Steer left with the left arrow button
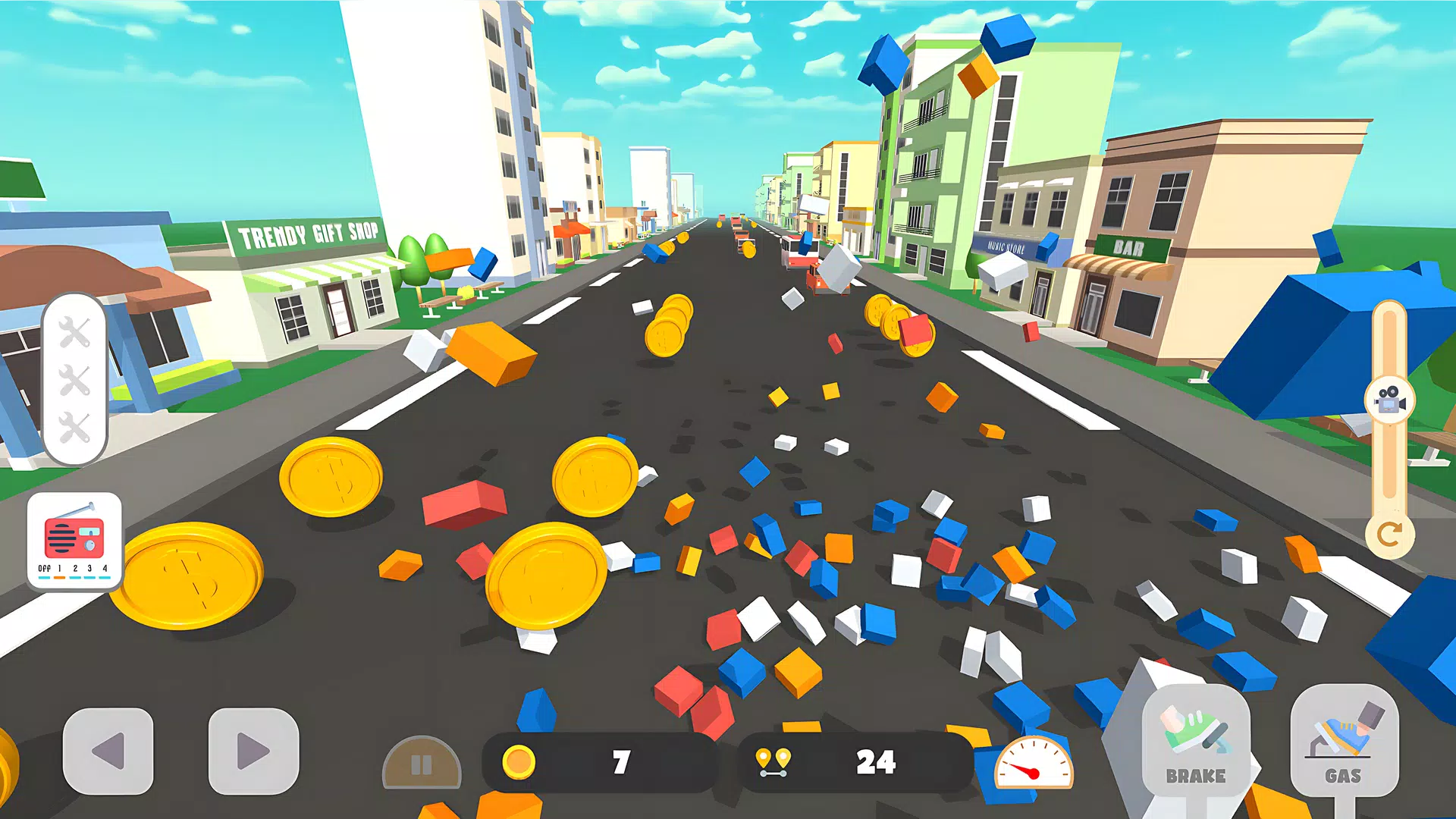The image size is (1456, 819). point(108,751)
